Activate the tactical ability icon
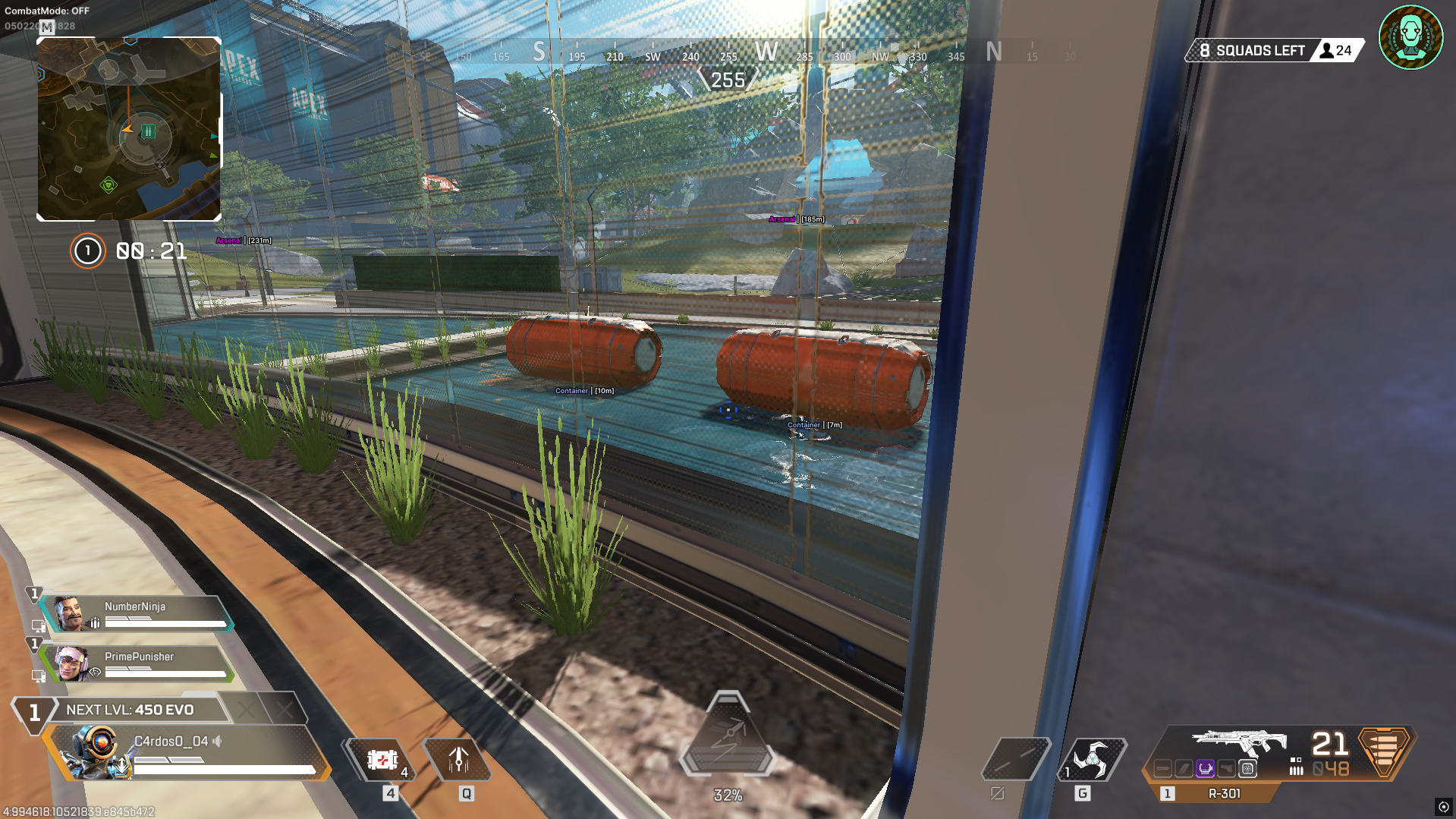Viewport: 1456px width, 819px height. [458, 760]
